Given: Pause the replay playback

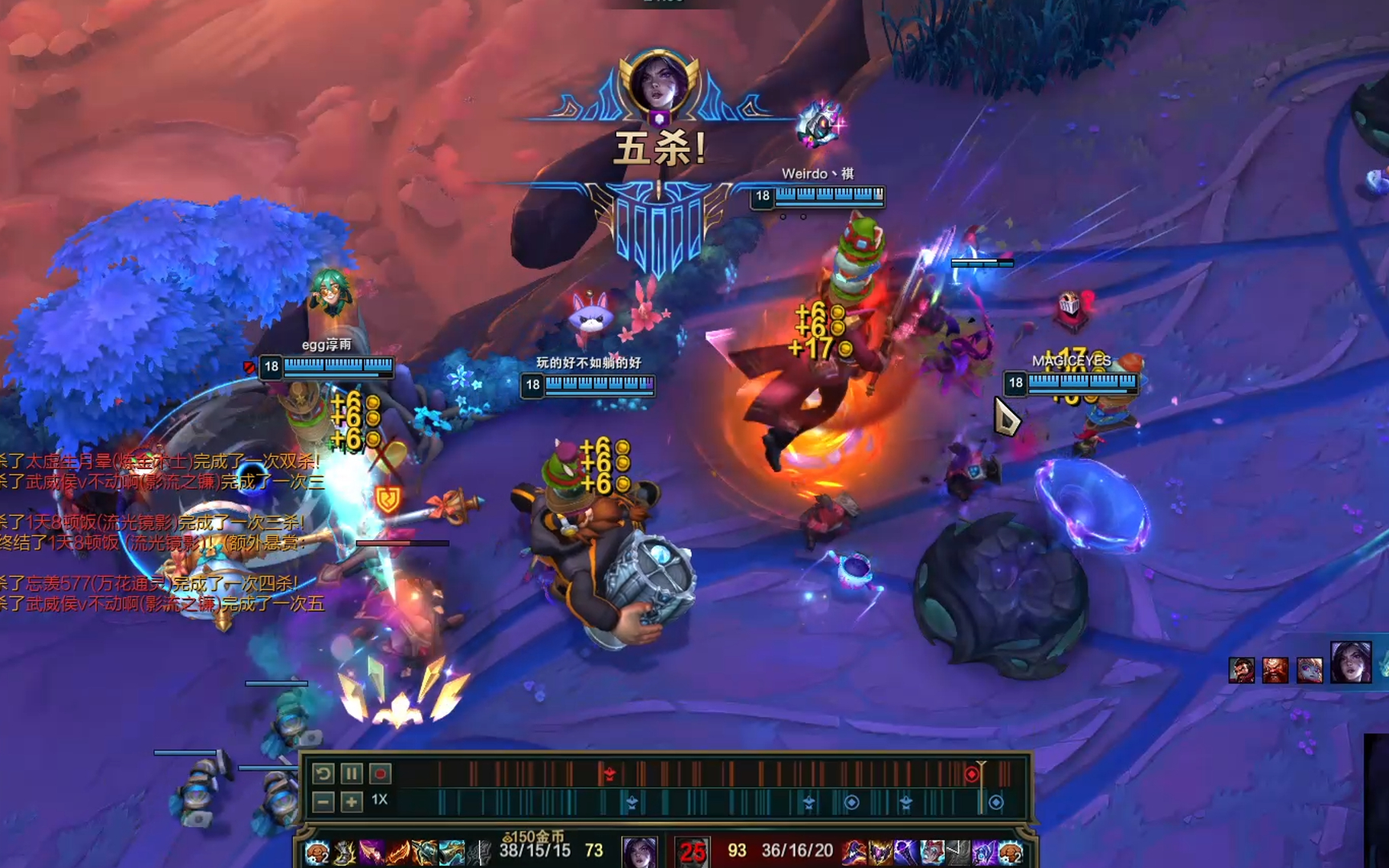Looking at the screenshot, I should click(x=352, y=773).
